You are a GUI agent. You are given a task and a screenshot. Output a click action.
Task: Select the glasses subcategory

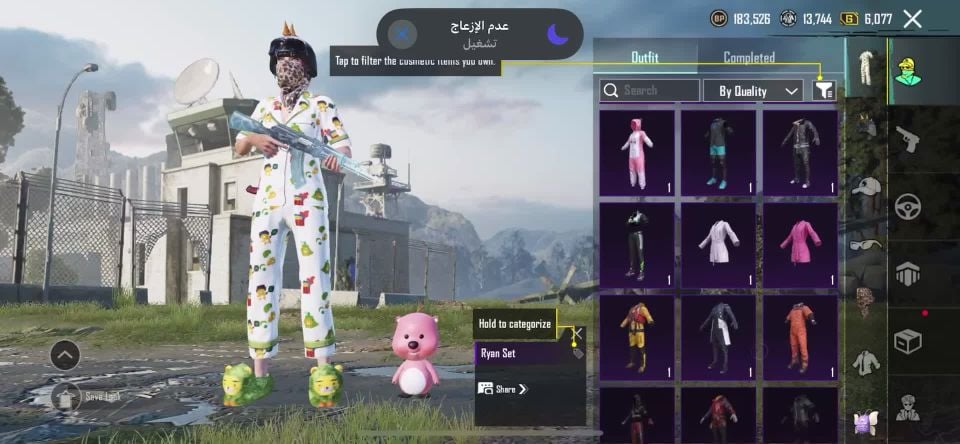(867, 244)
